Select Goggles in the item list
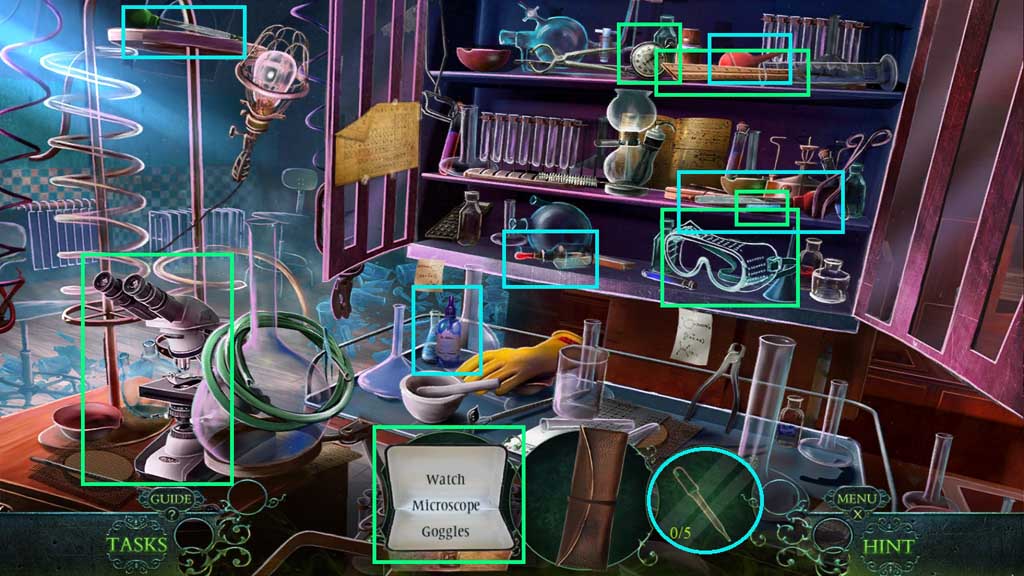1024x576 pixels. point(445,531)
